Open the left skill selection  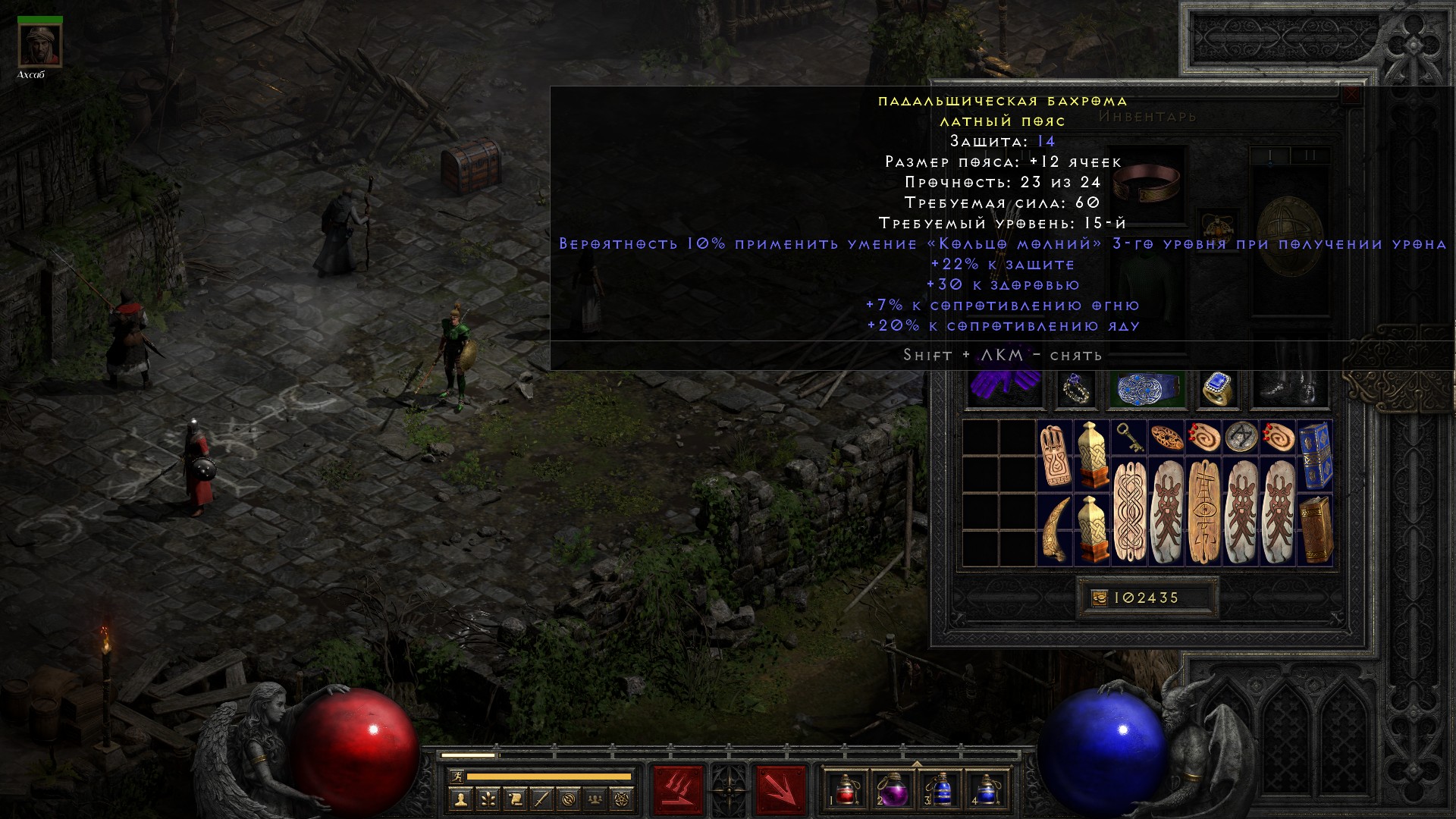[678, 789]
